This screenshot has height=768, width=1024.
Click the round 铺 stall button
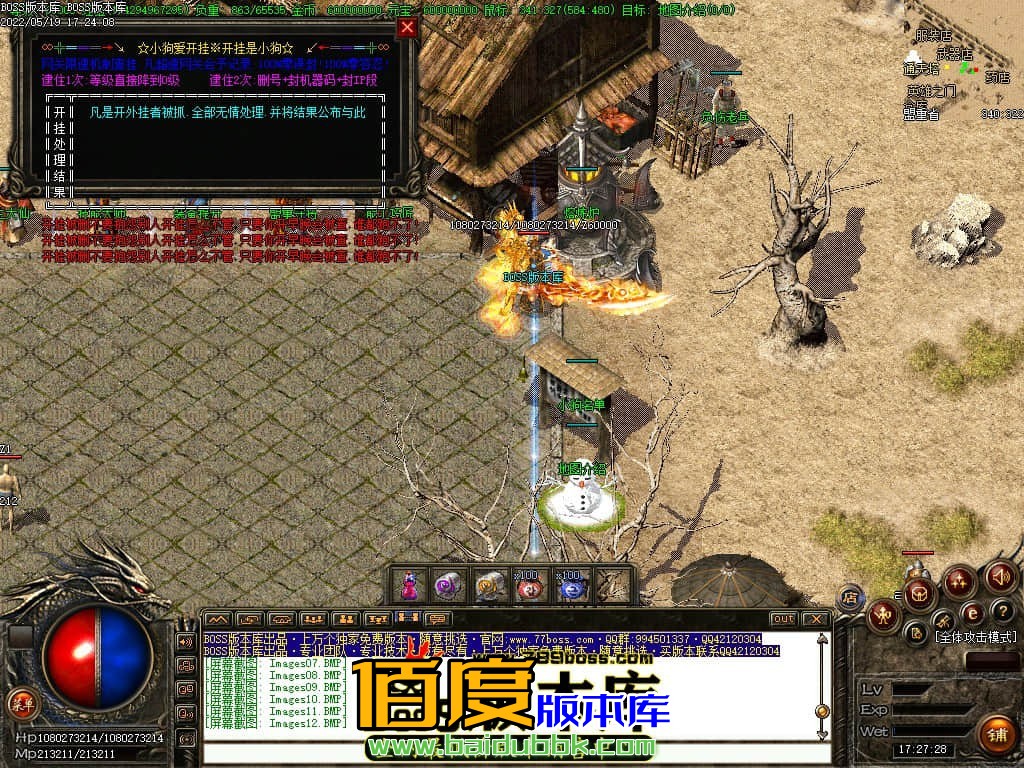tap(996, 735)
